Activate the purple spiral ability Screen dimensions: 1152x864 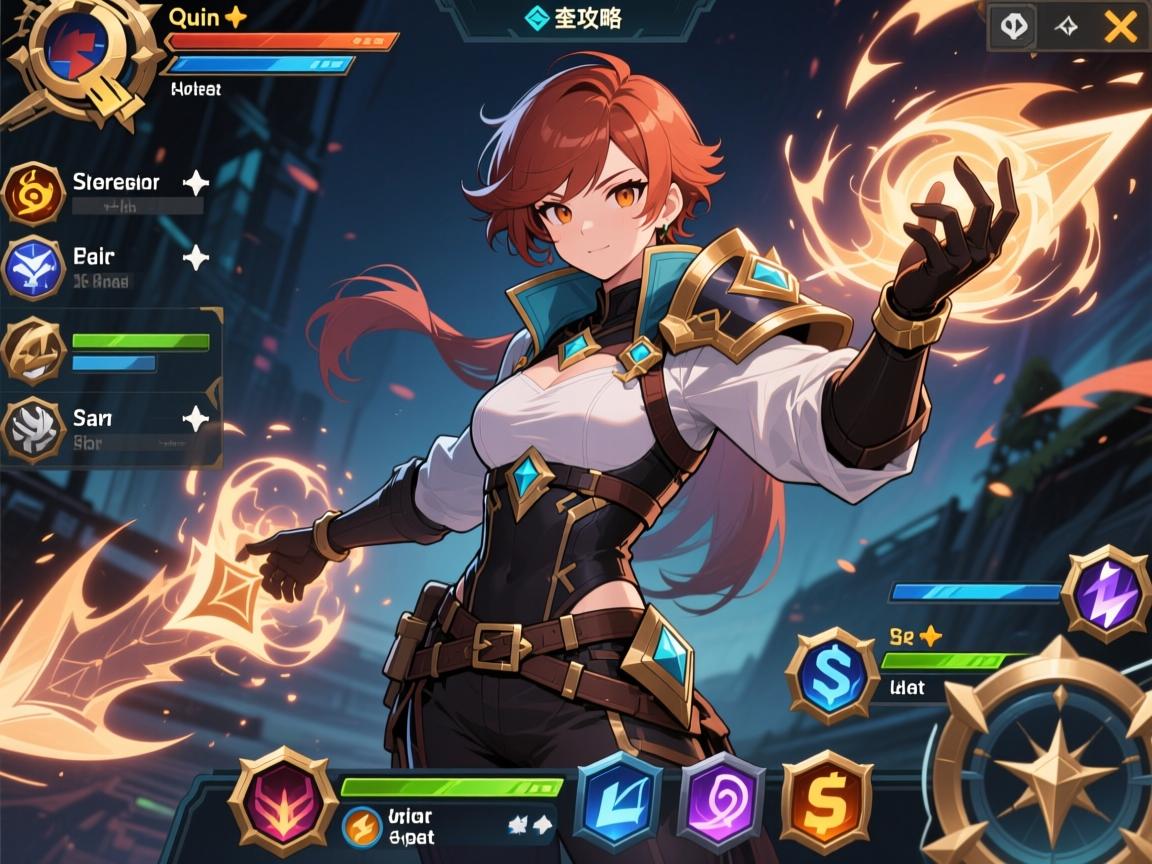pyautogui.click(x=722, y=801)
